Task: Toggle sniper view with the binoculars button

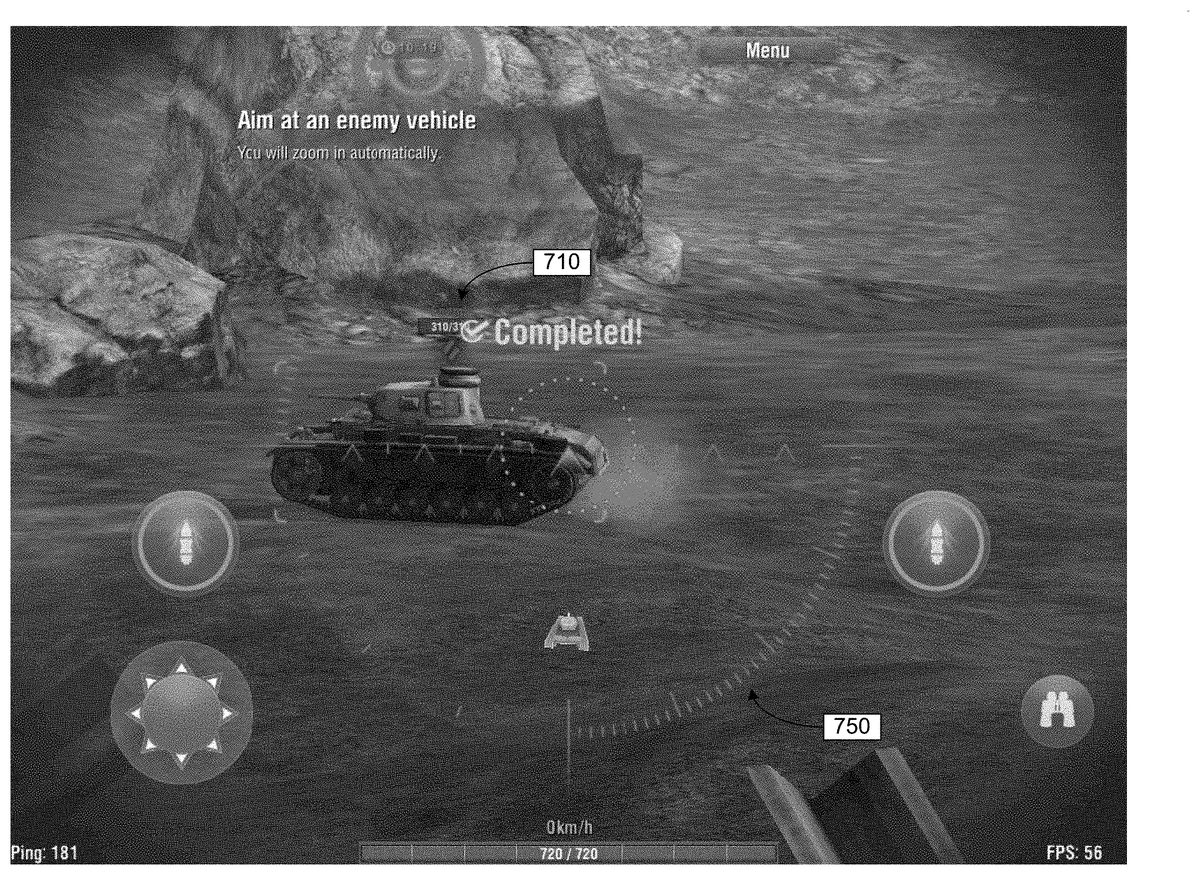Action: (x=1057, y=711)
